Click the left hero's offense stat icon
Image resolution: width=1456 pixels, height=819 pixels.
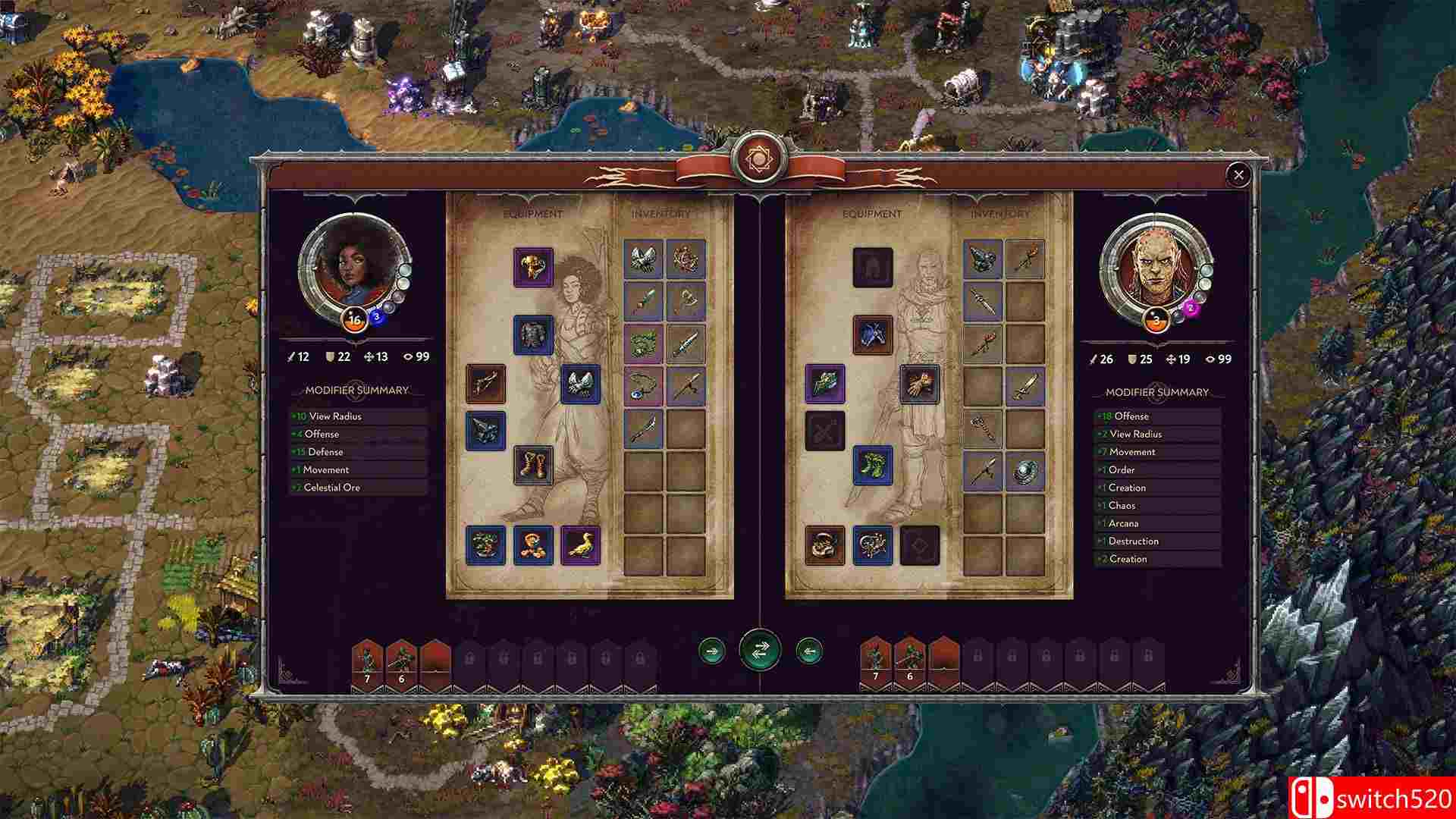tap(291, 357)
